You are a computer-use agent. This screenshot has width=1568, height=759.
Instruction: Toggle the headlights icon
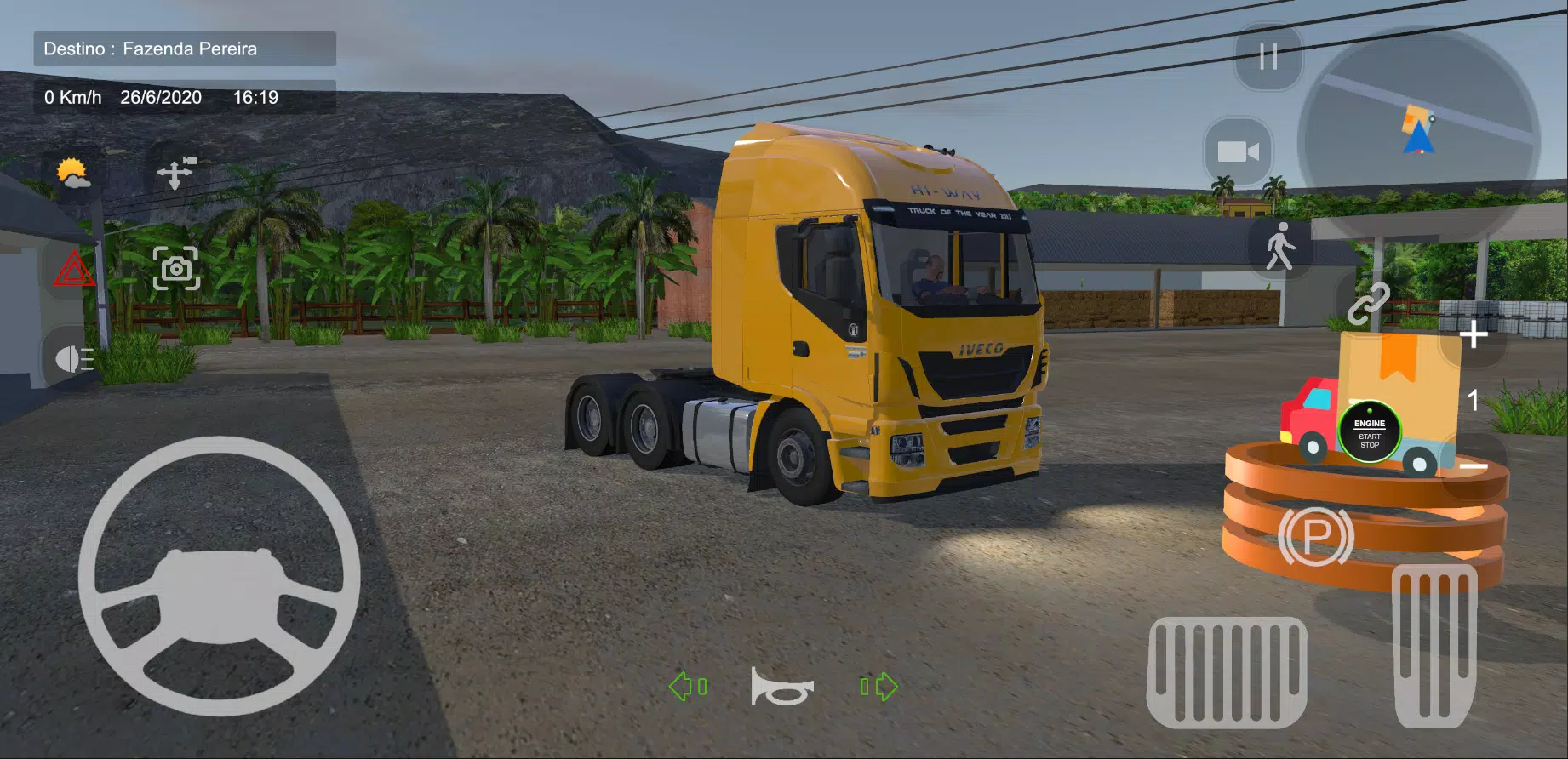click(x=74, y=359)
